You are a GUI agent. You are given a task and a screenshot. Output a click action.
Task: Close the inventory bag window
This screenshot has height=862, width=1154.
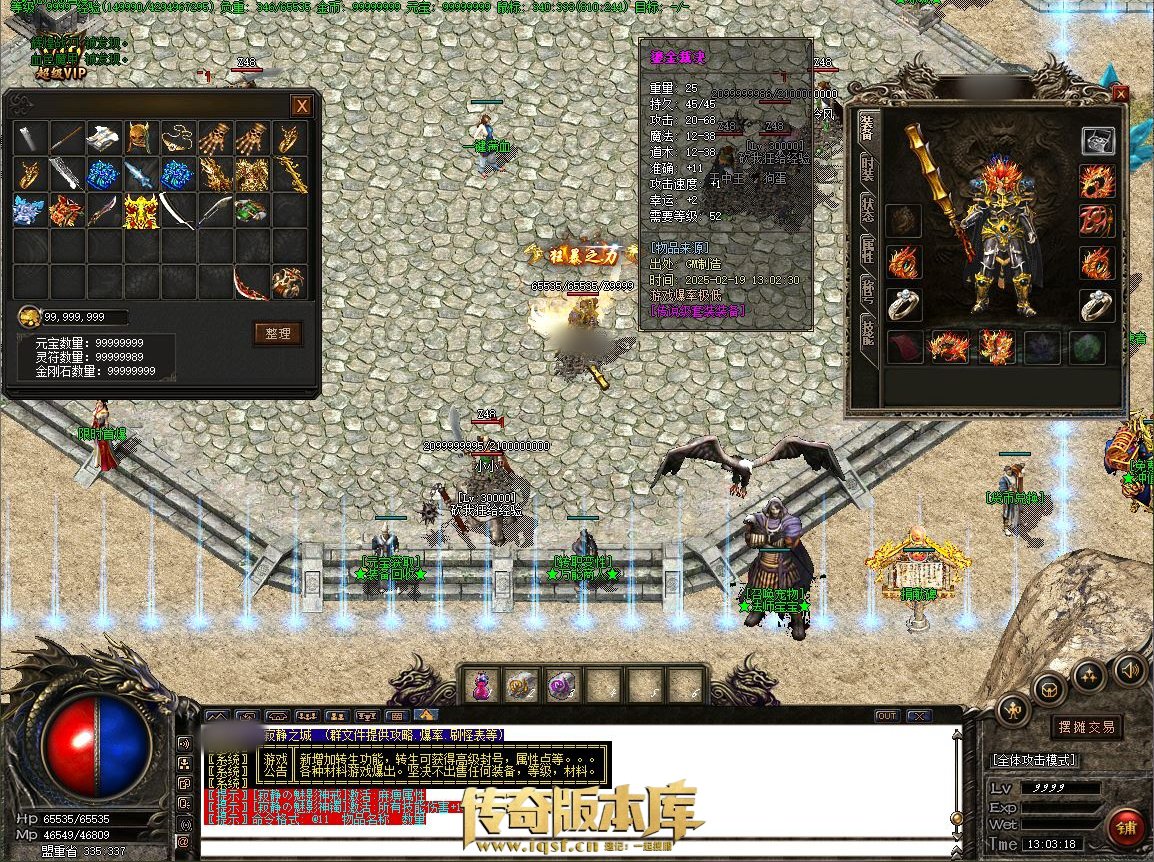click(300, 106)
